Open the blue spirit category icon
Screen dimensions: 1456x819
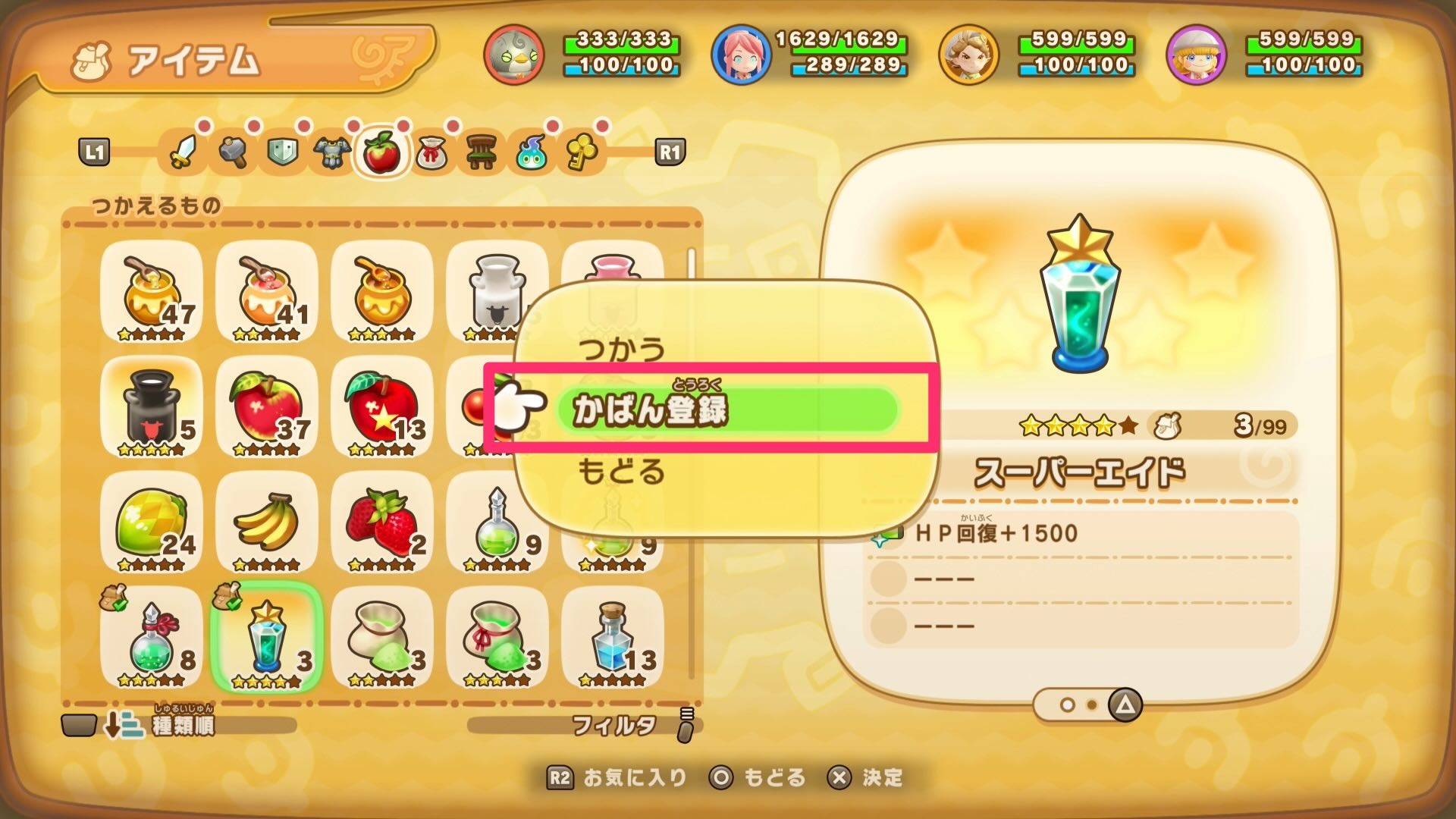(x=531, y=152)
